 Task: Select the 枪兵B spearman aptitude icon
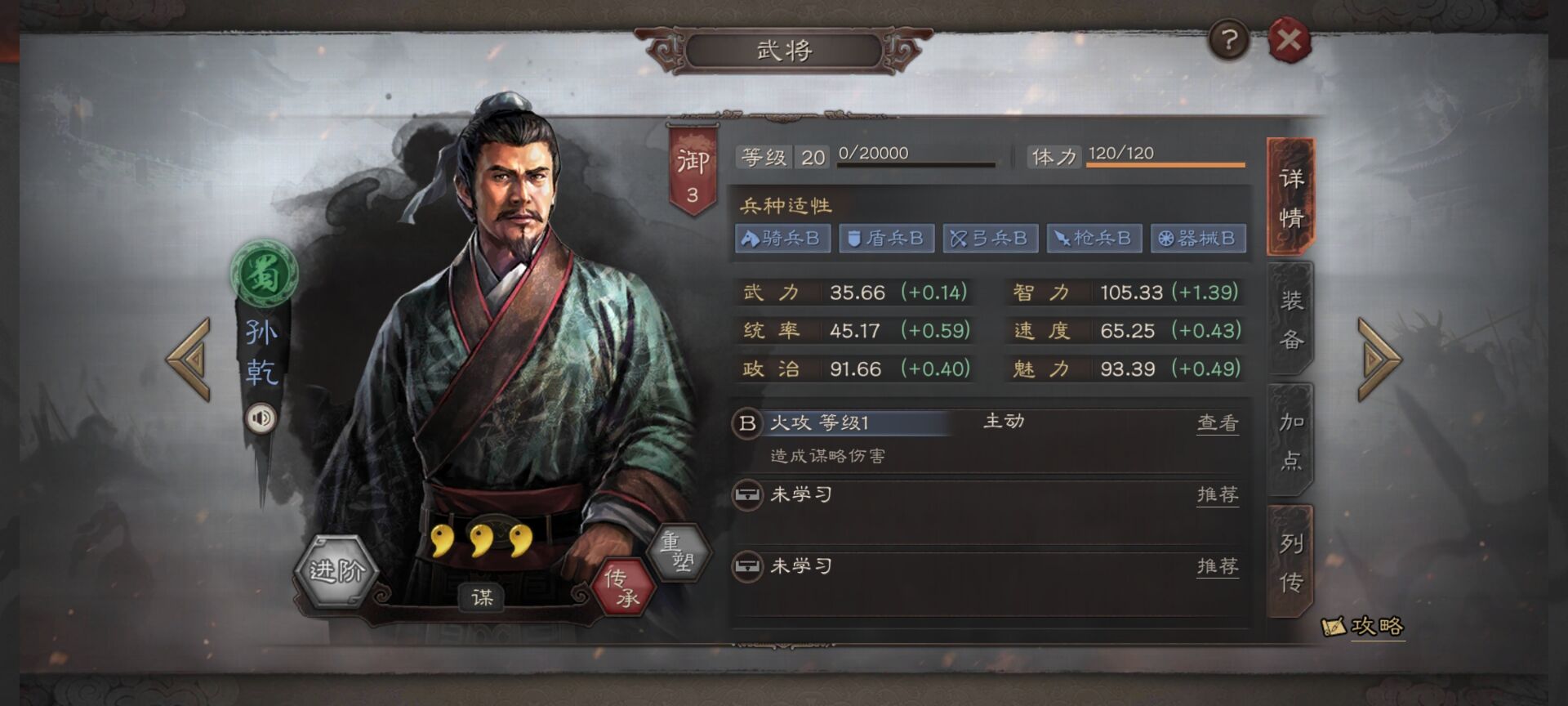[x=1094, y=239]
